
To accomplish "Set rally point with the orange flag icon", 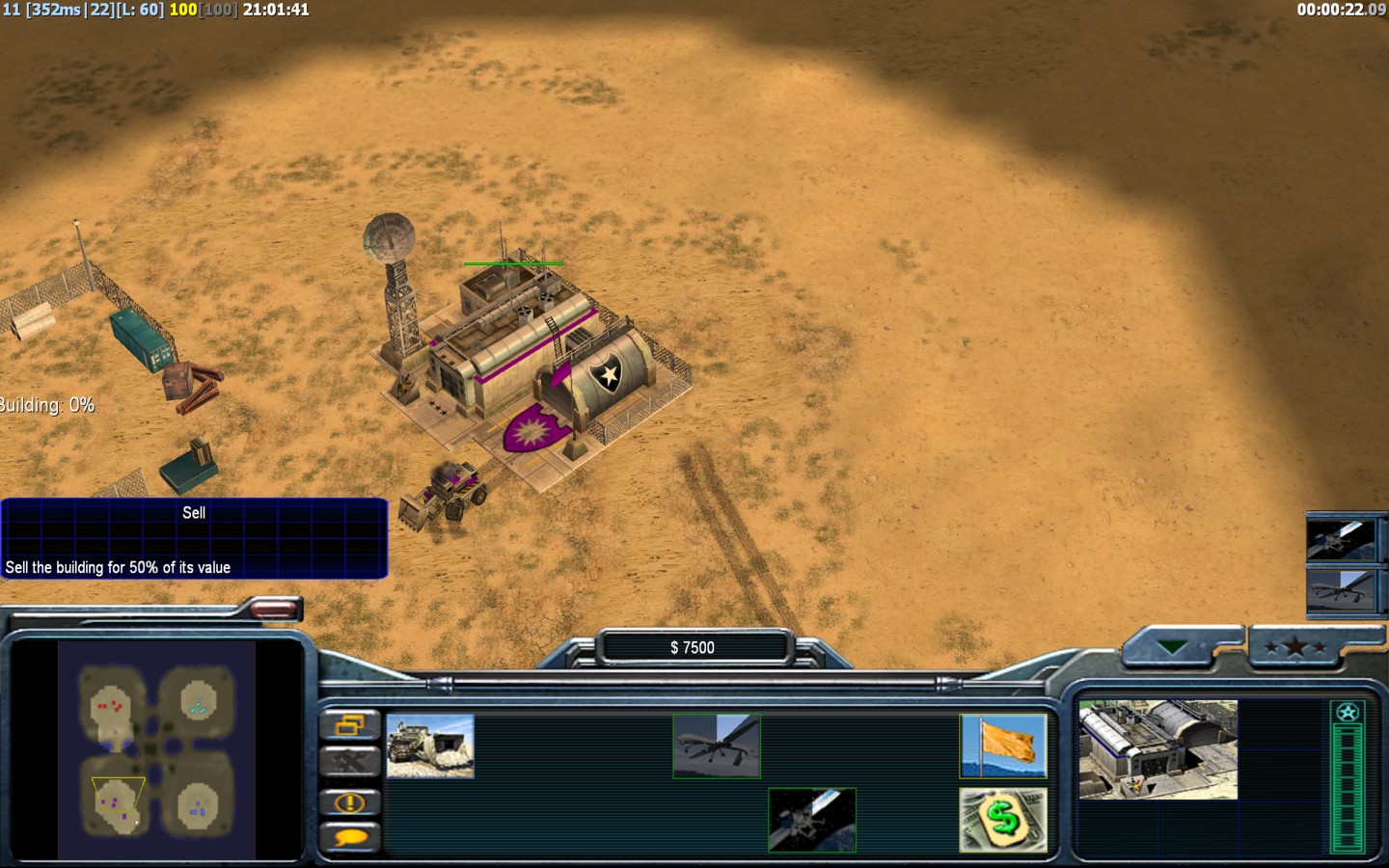I will (1003, 746).
